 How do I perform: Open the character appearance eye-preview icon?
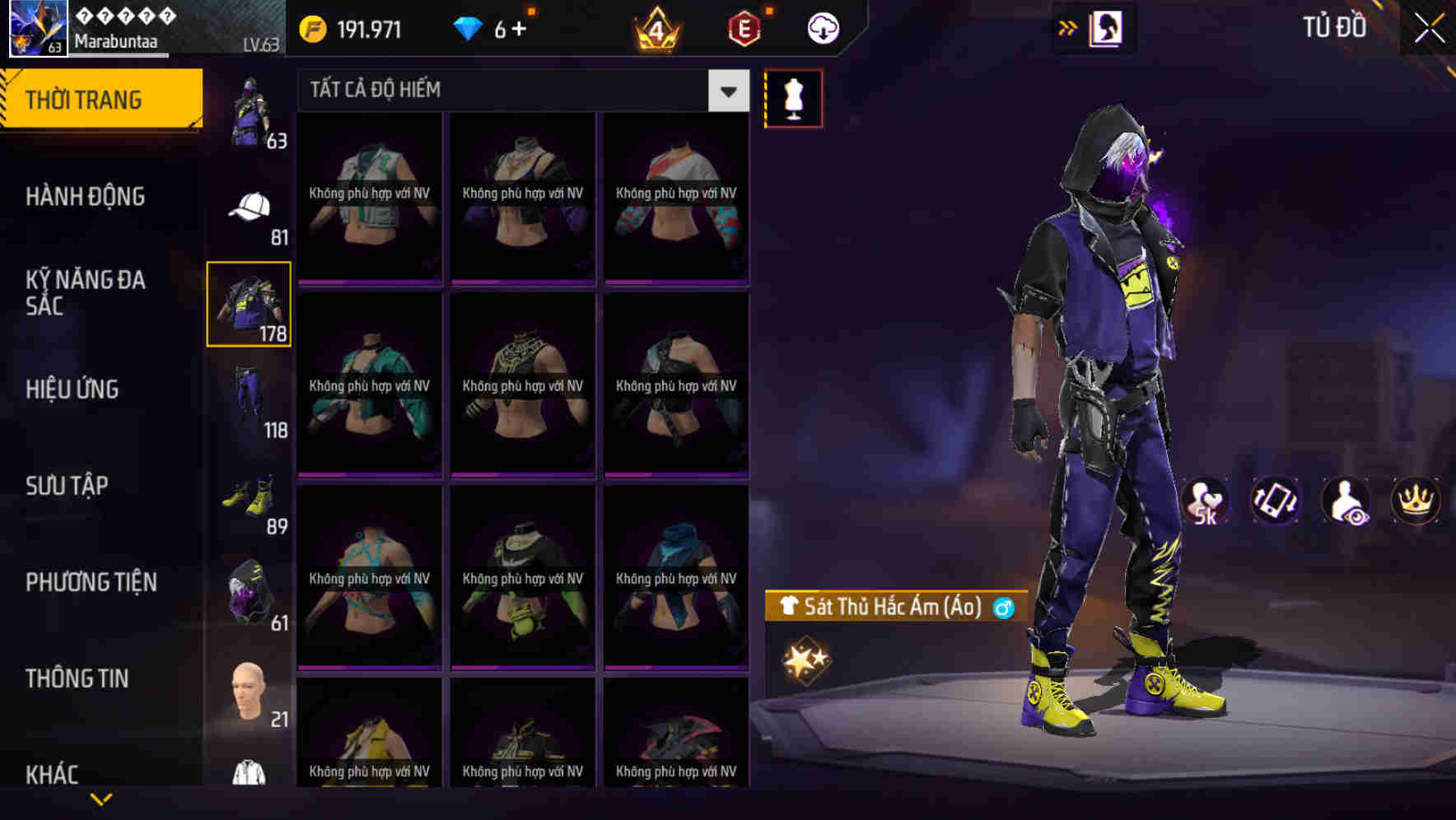(1346, 501)
